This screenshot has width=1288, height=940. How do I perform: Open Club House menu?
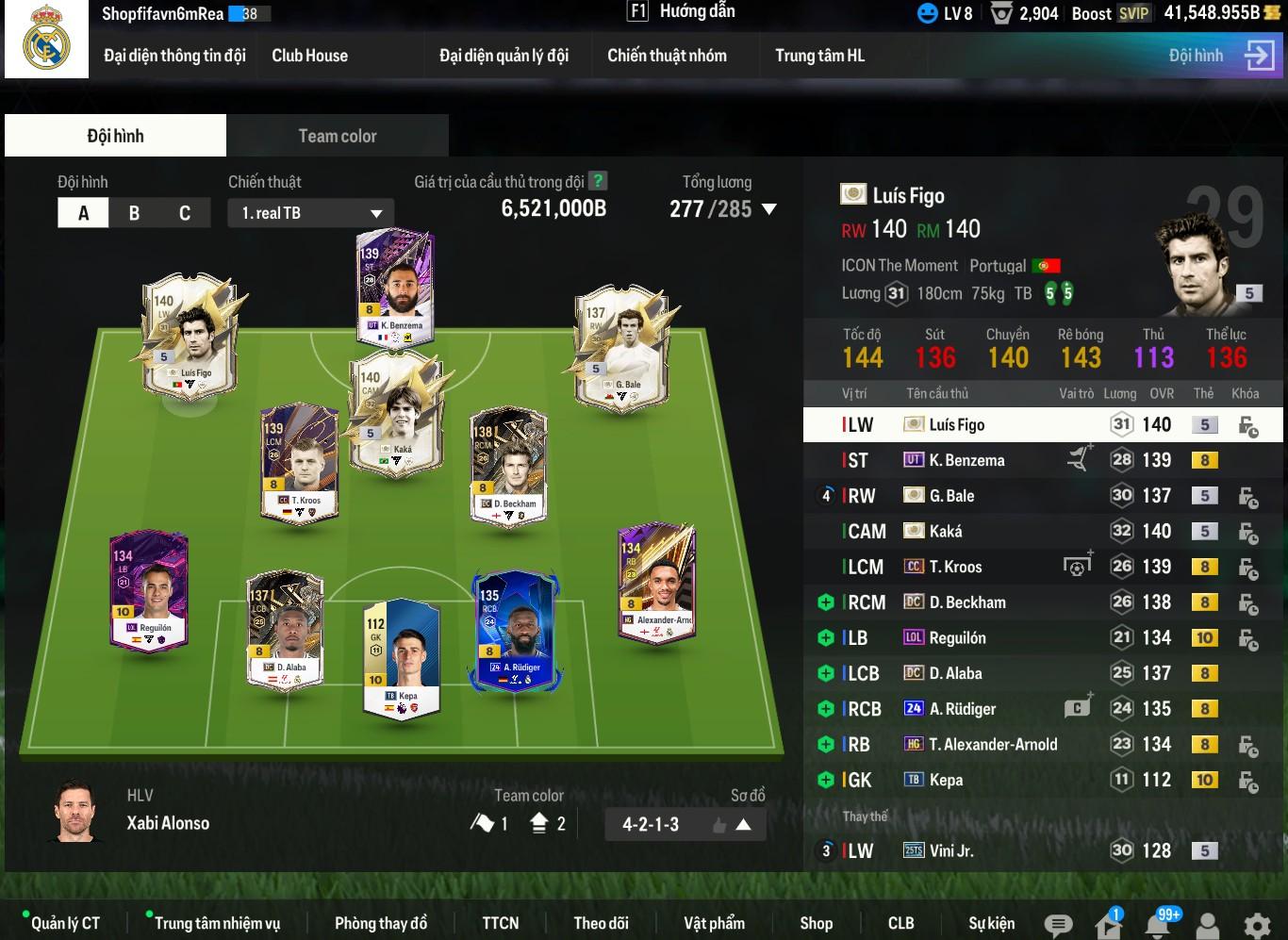tap(309, 56)
